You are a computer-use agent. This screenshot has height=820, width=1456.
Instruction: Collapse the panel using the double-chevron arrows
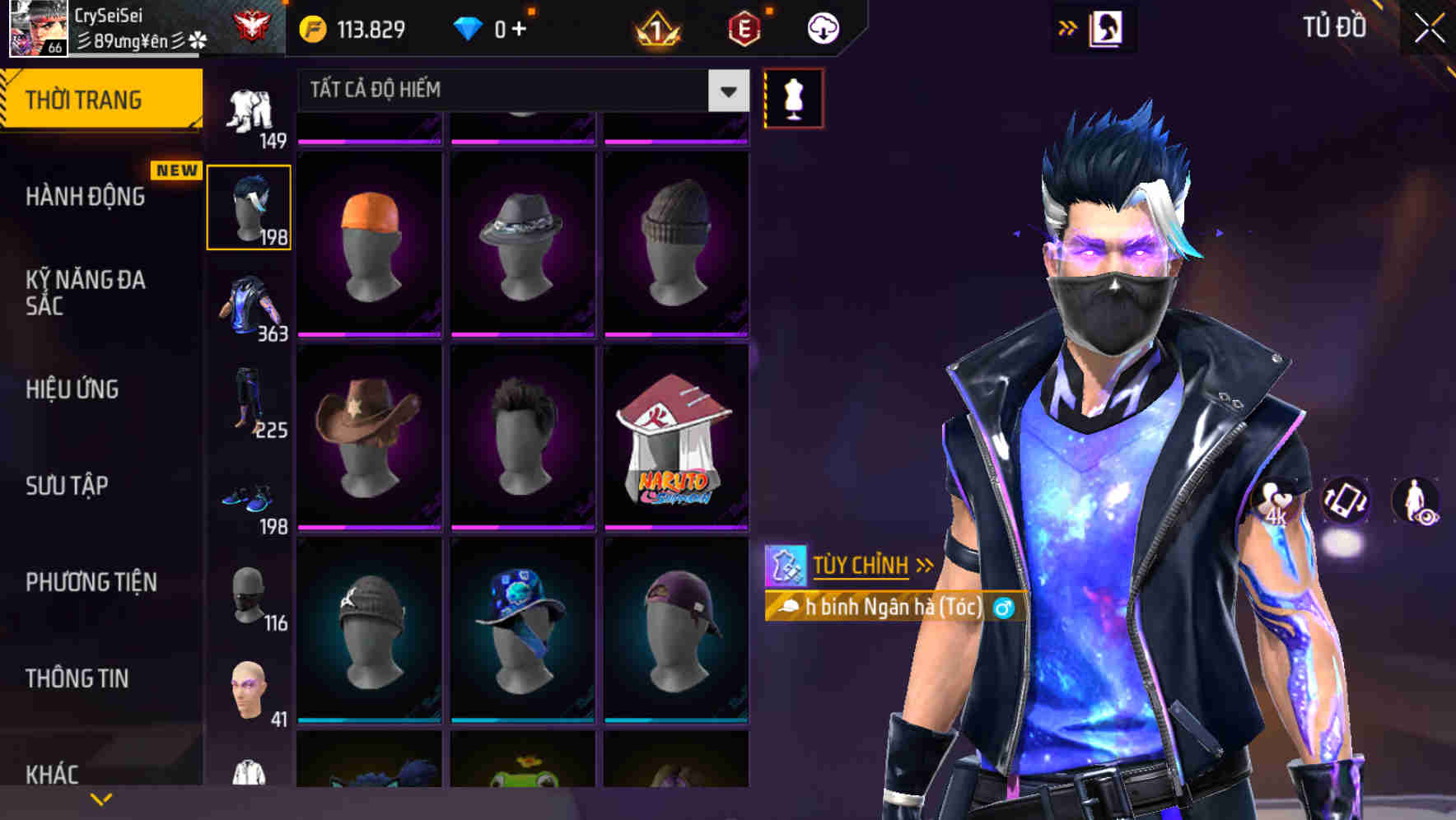coord(1068,26)
